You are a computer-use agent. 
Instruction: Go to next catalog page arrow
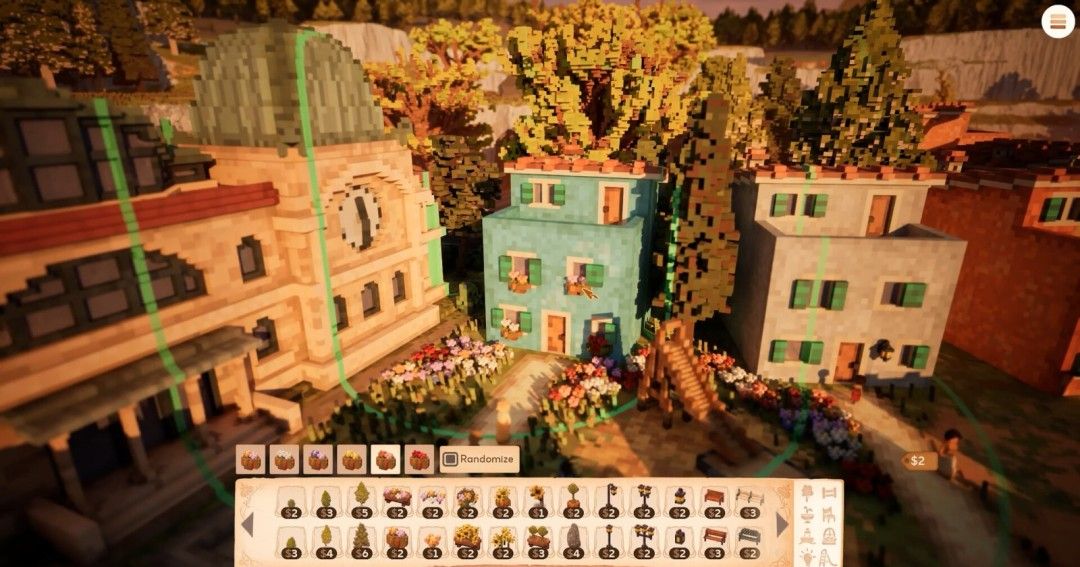point(782,524)
